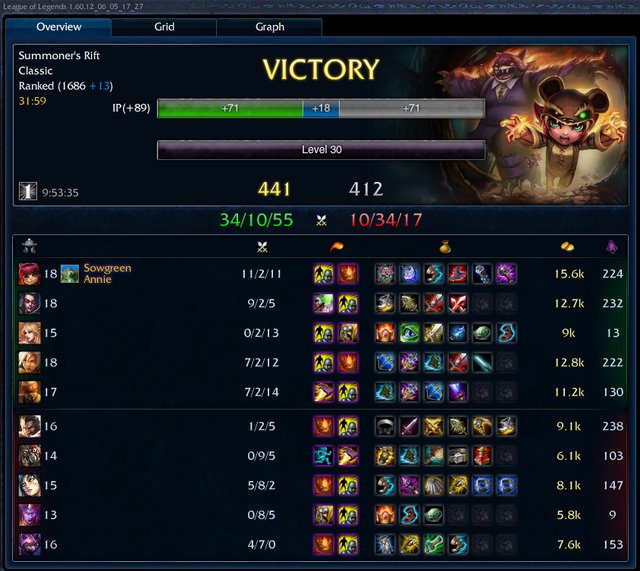
Task: Click the item bag column header
Action: [443, 246]
